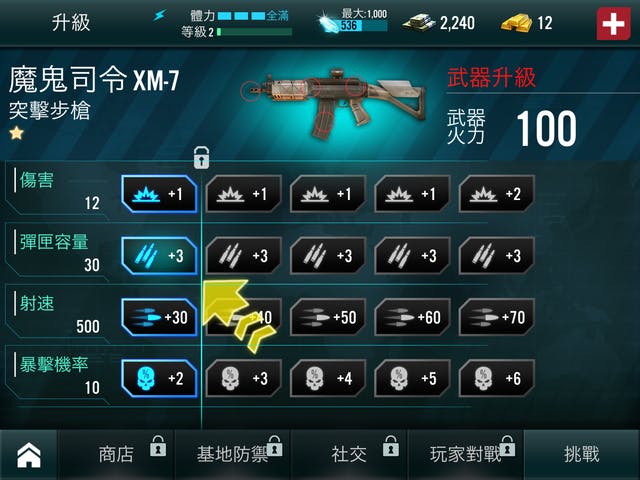Choose the fire rate +60 upgrade
The width and height of the screenshot is (640, 480).
point(412,317)
